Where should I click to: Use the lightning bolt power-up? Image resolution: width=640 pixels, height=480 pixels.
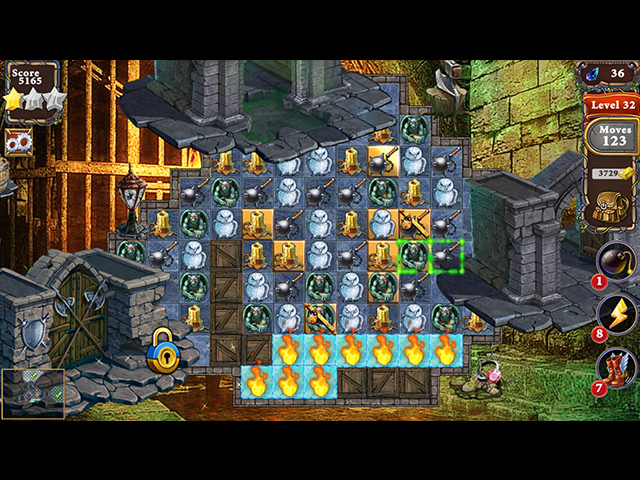click(x=616, y=314)
